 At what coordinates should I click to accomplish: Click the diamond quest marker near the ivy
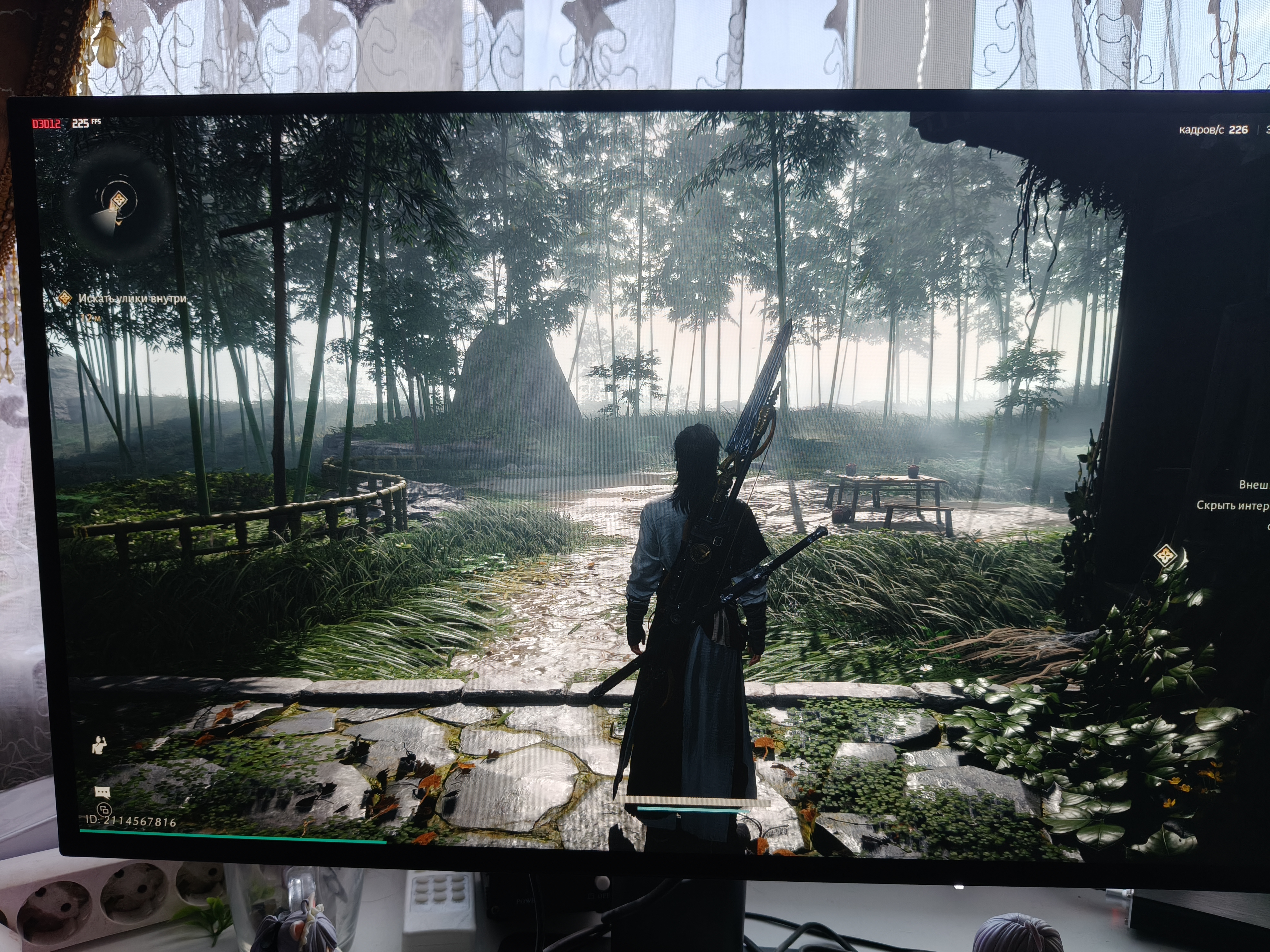click(1165, 555)
